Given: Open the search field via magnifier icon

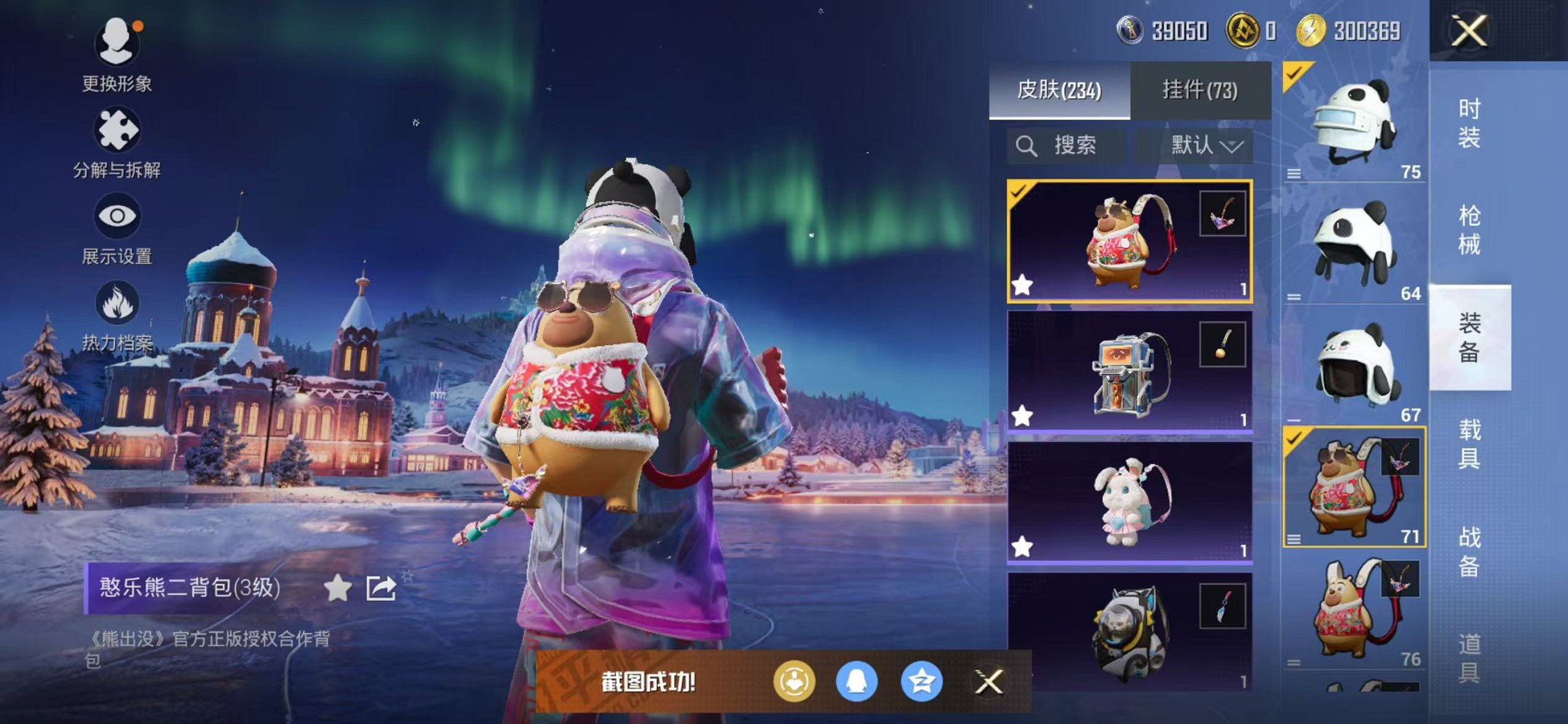Looking at the screenshot, I should pos(1027,144).
